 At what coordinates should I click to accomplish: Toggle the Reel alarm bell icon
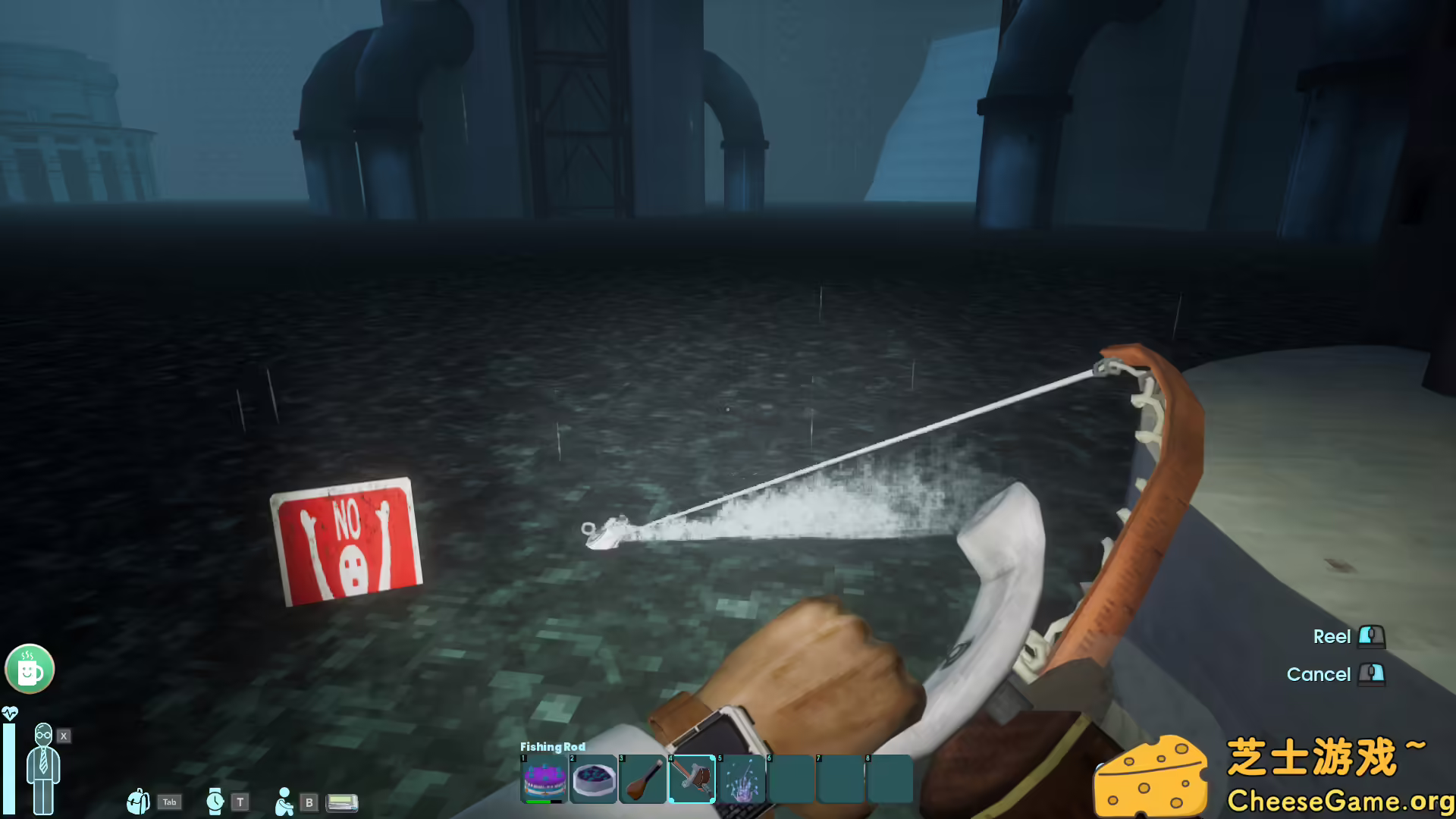click(1372, 637)
